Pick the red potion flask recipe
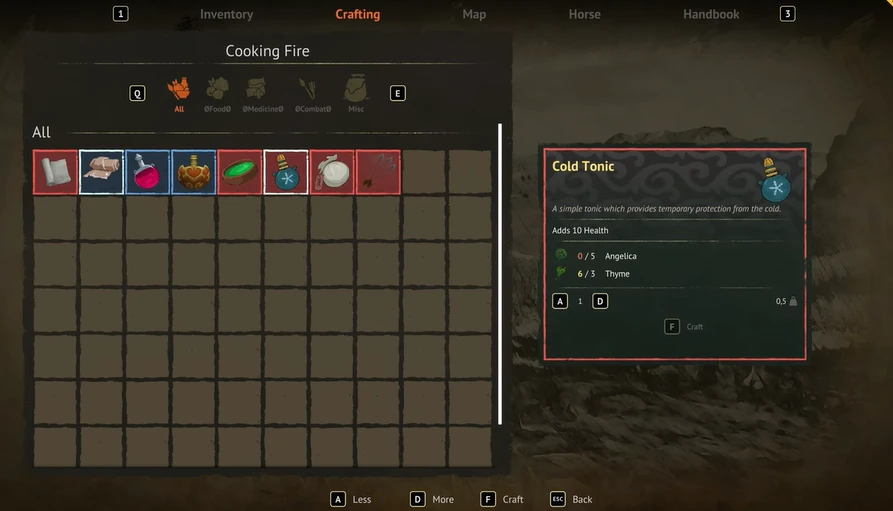 point(147,172)
